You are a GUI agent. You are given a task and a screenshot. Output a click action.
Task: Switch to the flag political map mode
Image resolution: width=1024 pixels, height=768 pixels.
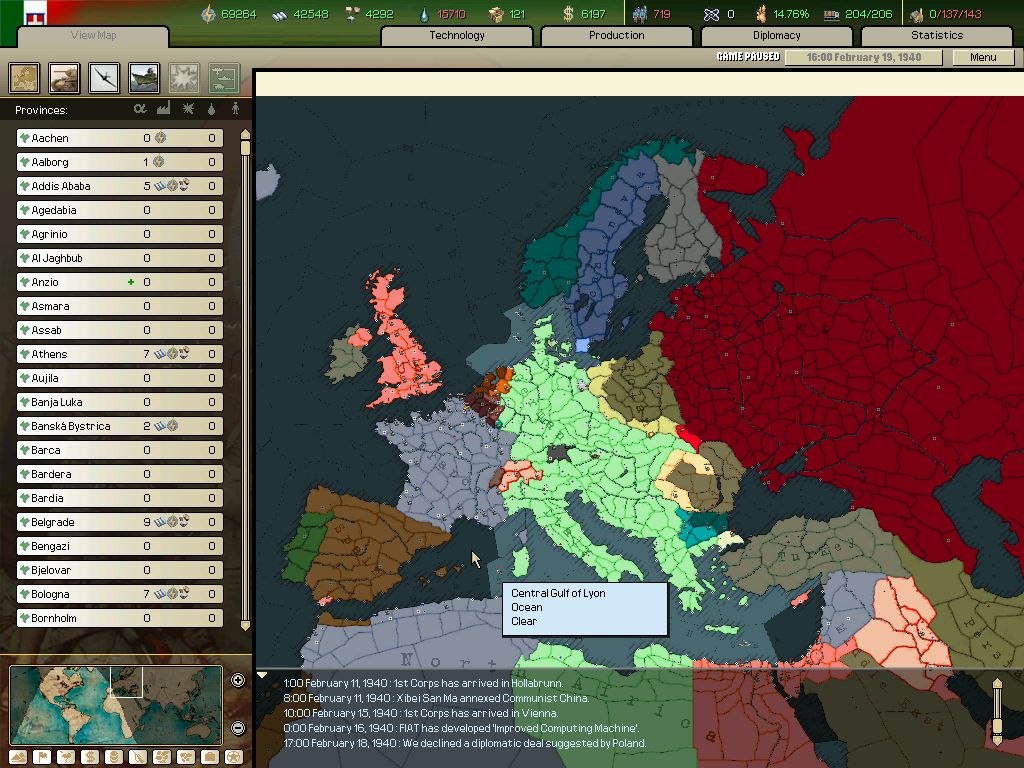42,757
